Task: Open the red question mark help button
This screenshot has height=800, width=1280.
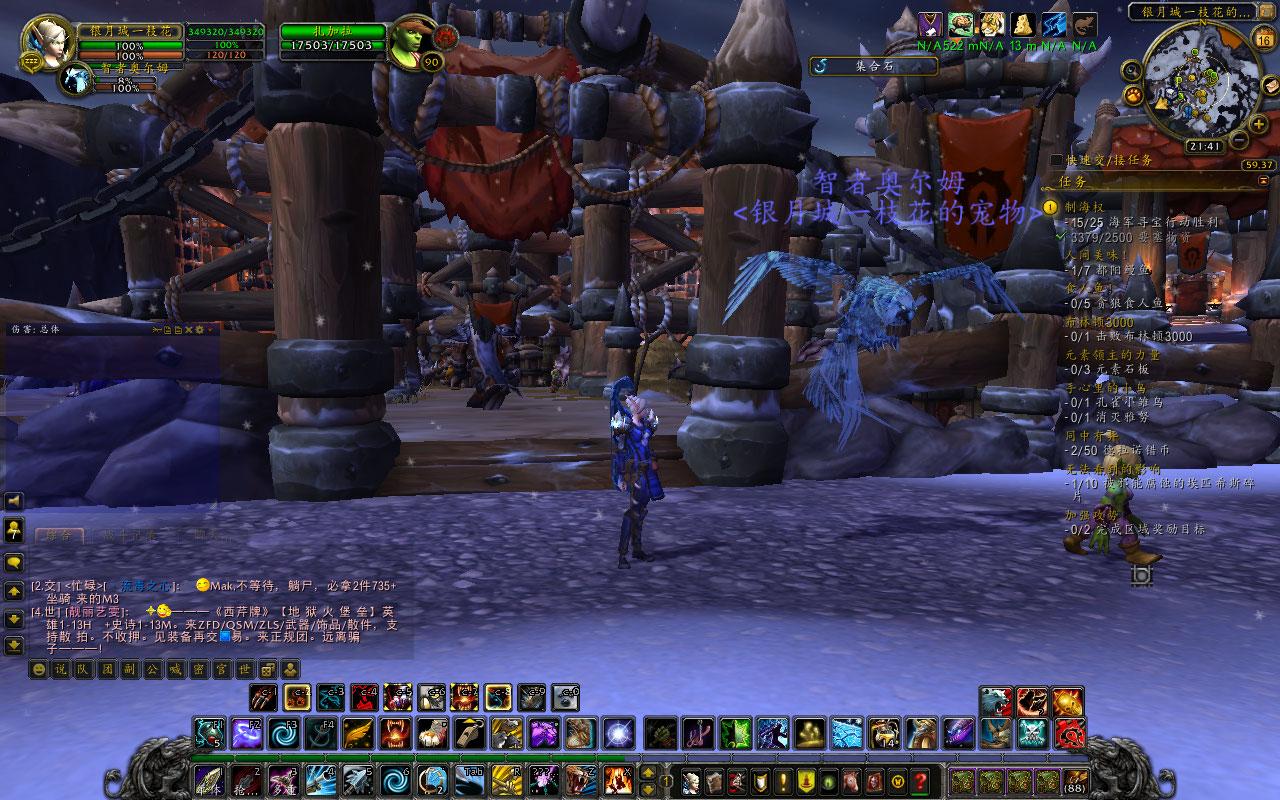Action: coord(920,780)
